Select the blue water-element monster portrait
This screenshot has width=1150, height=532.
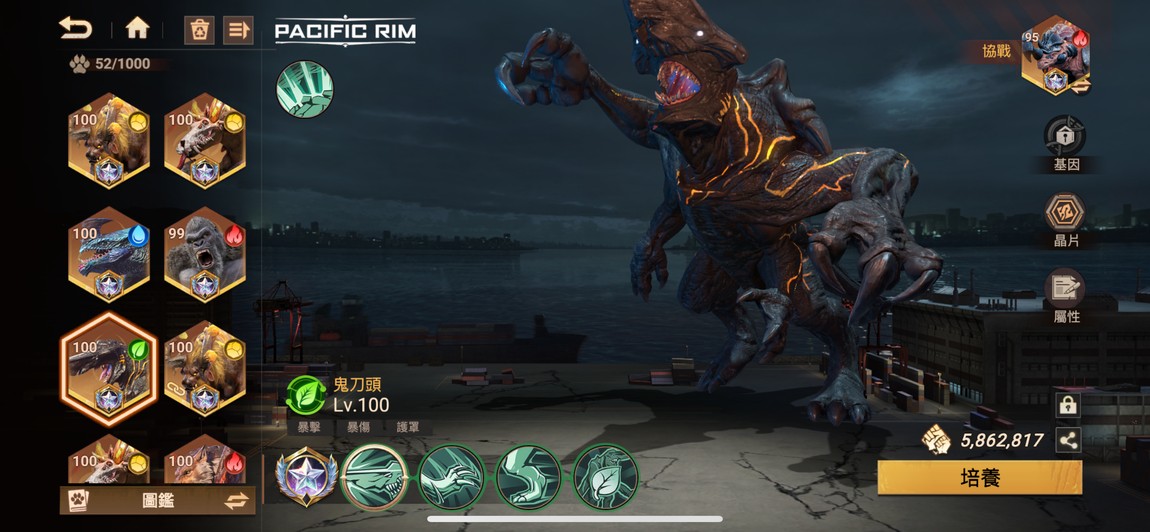[x=109, y=254]
